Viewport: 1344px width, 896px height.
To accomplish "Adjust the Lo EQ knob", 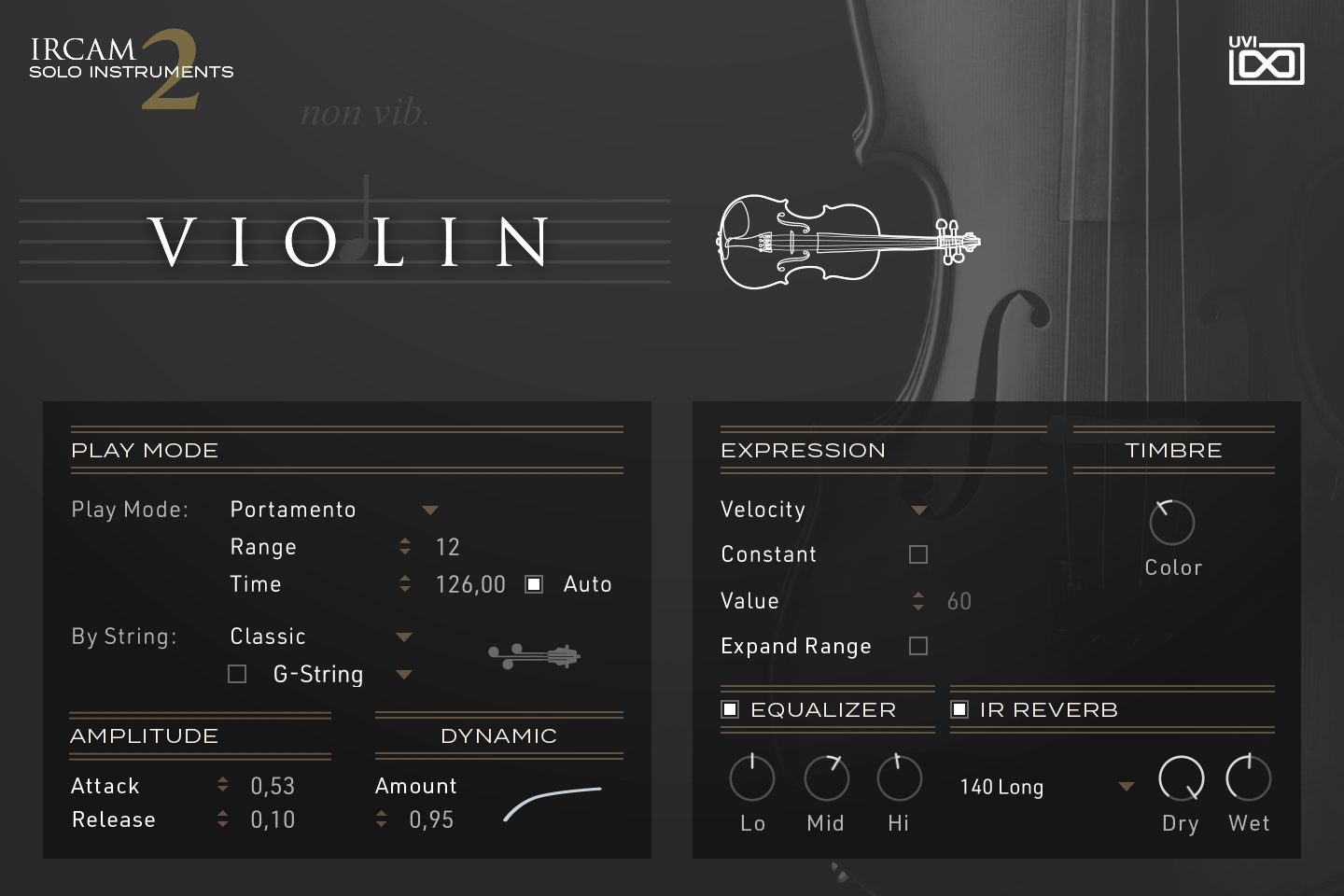I will tap(751, 777).
